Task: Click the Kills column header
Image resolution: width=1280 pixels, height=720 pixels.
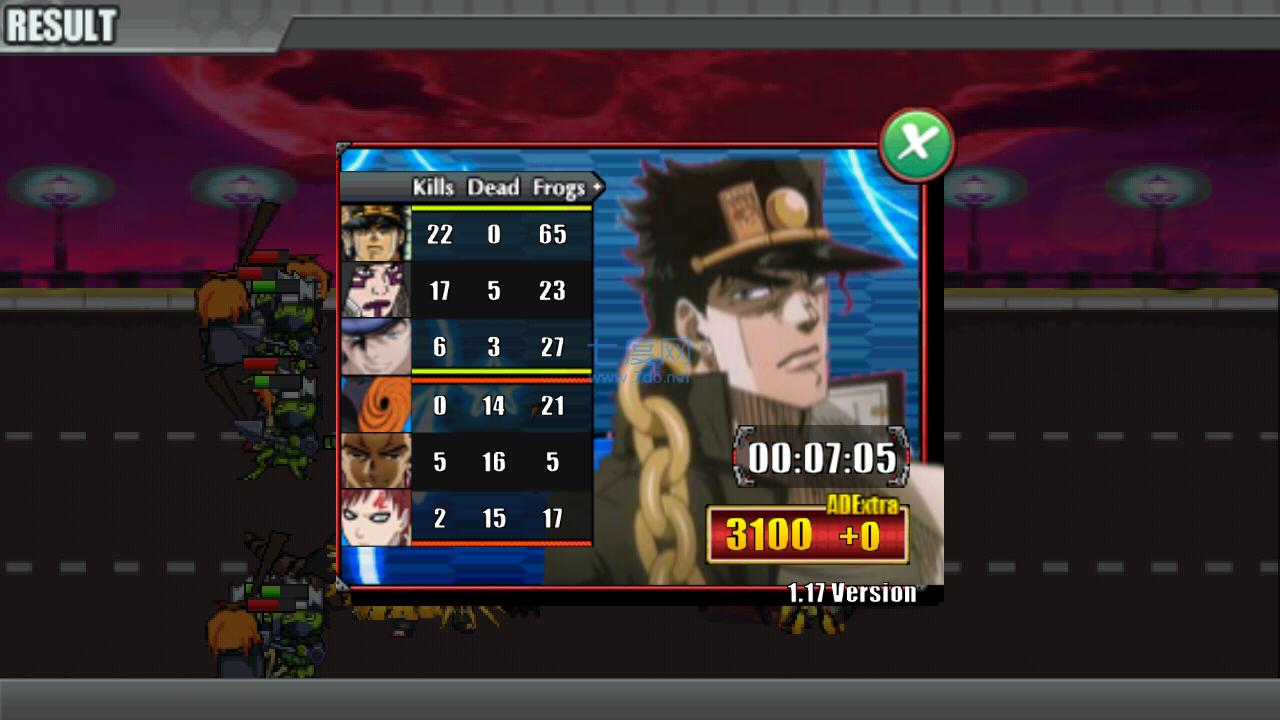Action: (x=433, y=188)
